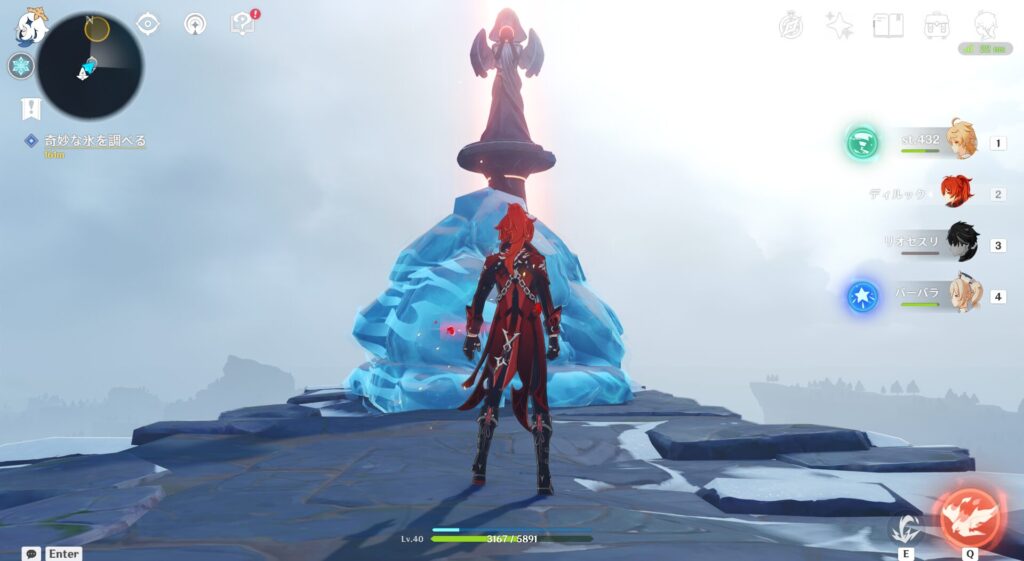The width and height of the screenshot is (1024, 561).
Task: Use the elemental skill icon
Action: pos(907,527)
